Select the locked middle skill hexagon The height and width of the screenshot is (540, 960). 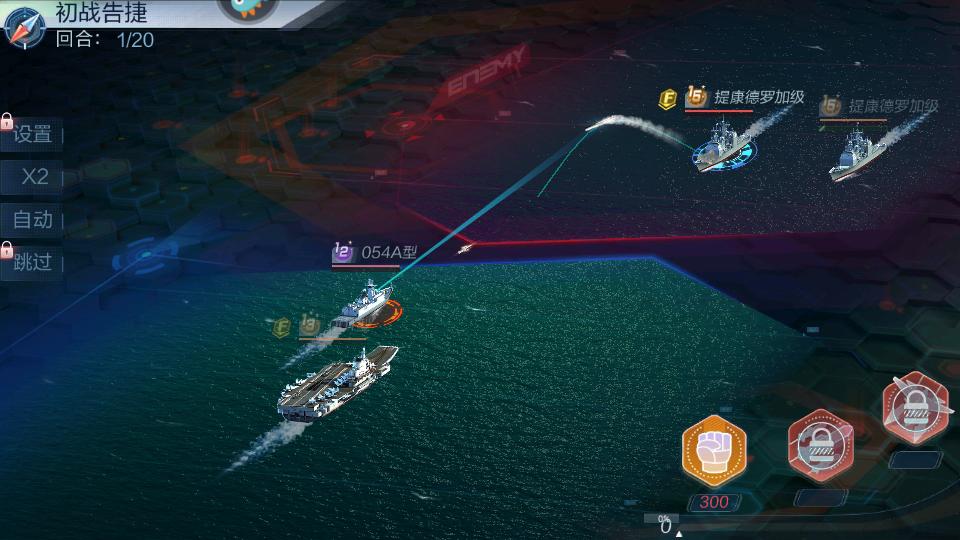tap(821, 443)
